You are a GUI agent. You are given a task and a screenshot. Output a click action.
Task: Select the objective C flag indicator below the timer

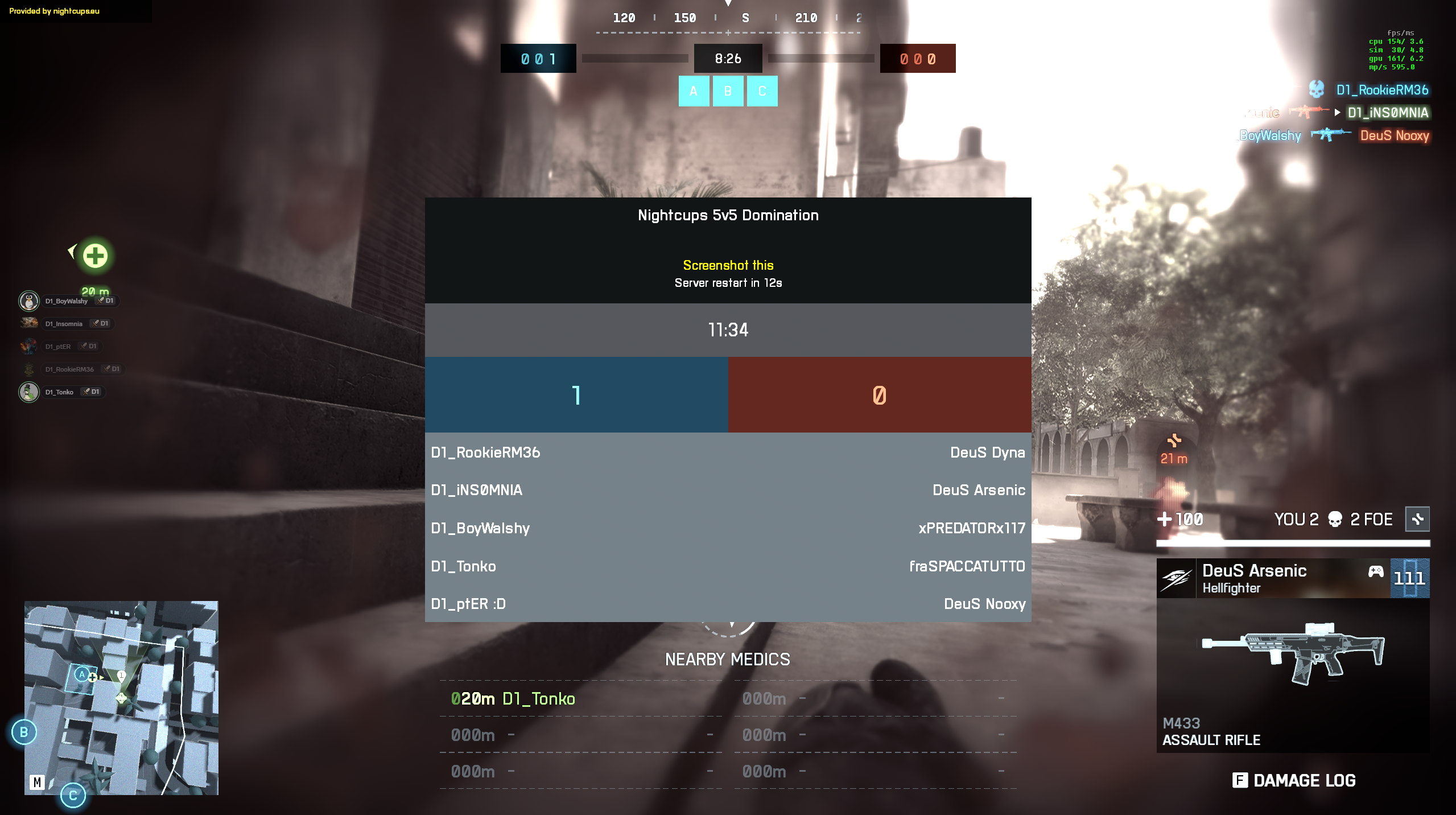762,91
